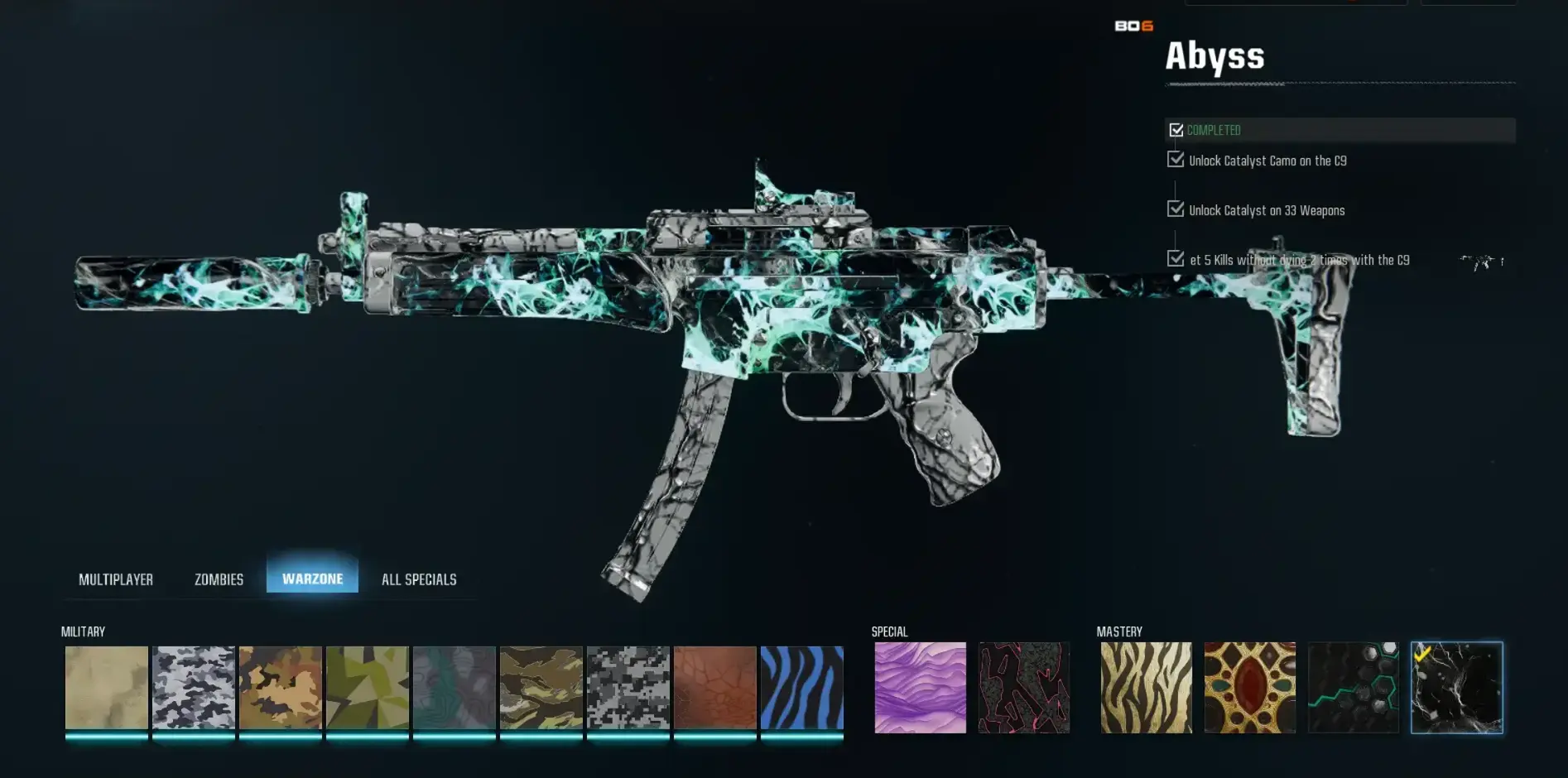Choose the red jewel gold mastery camo

(x=1250, y=688)
